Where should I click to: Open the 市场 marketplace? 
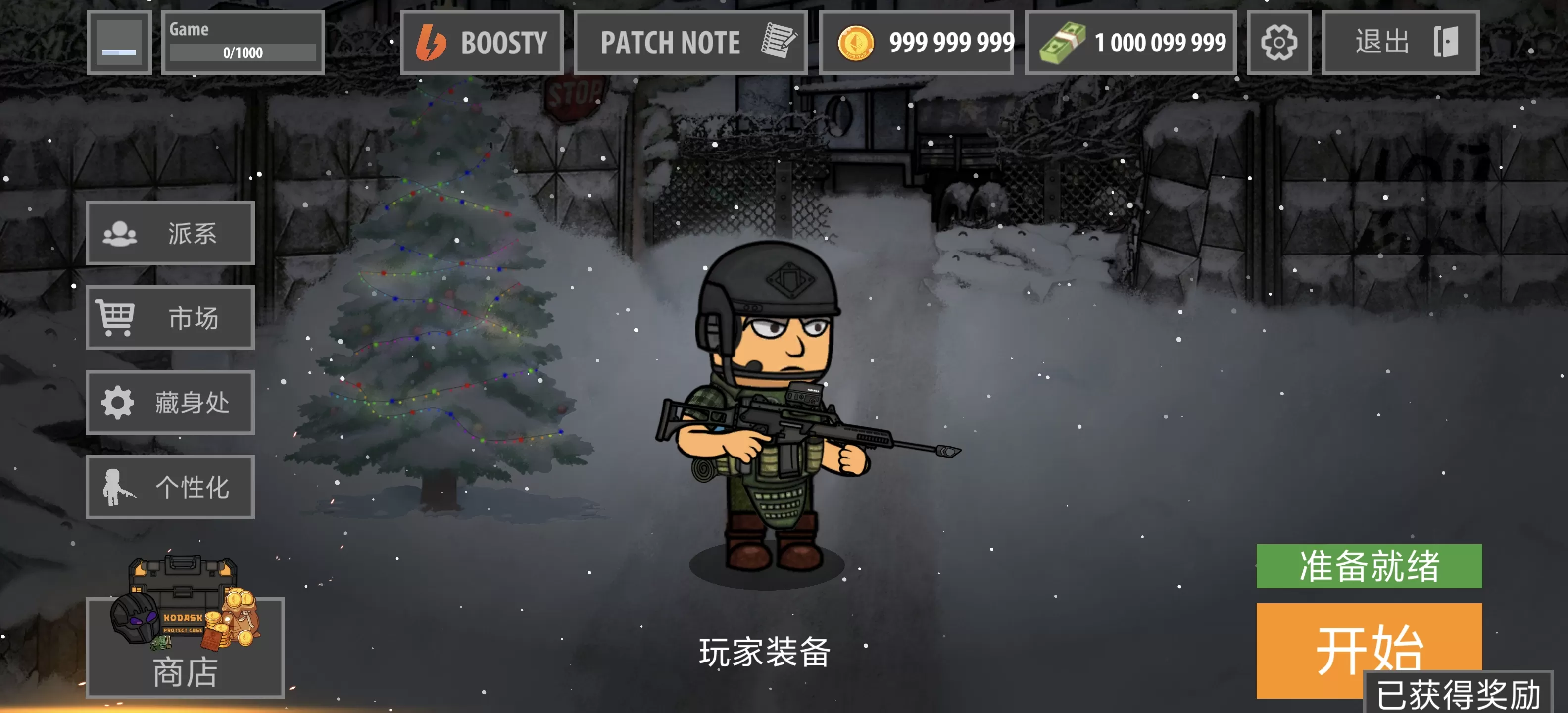170,318
